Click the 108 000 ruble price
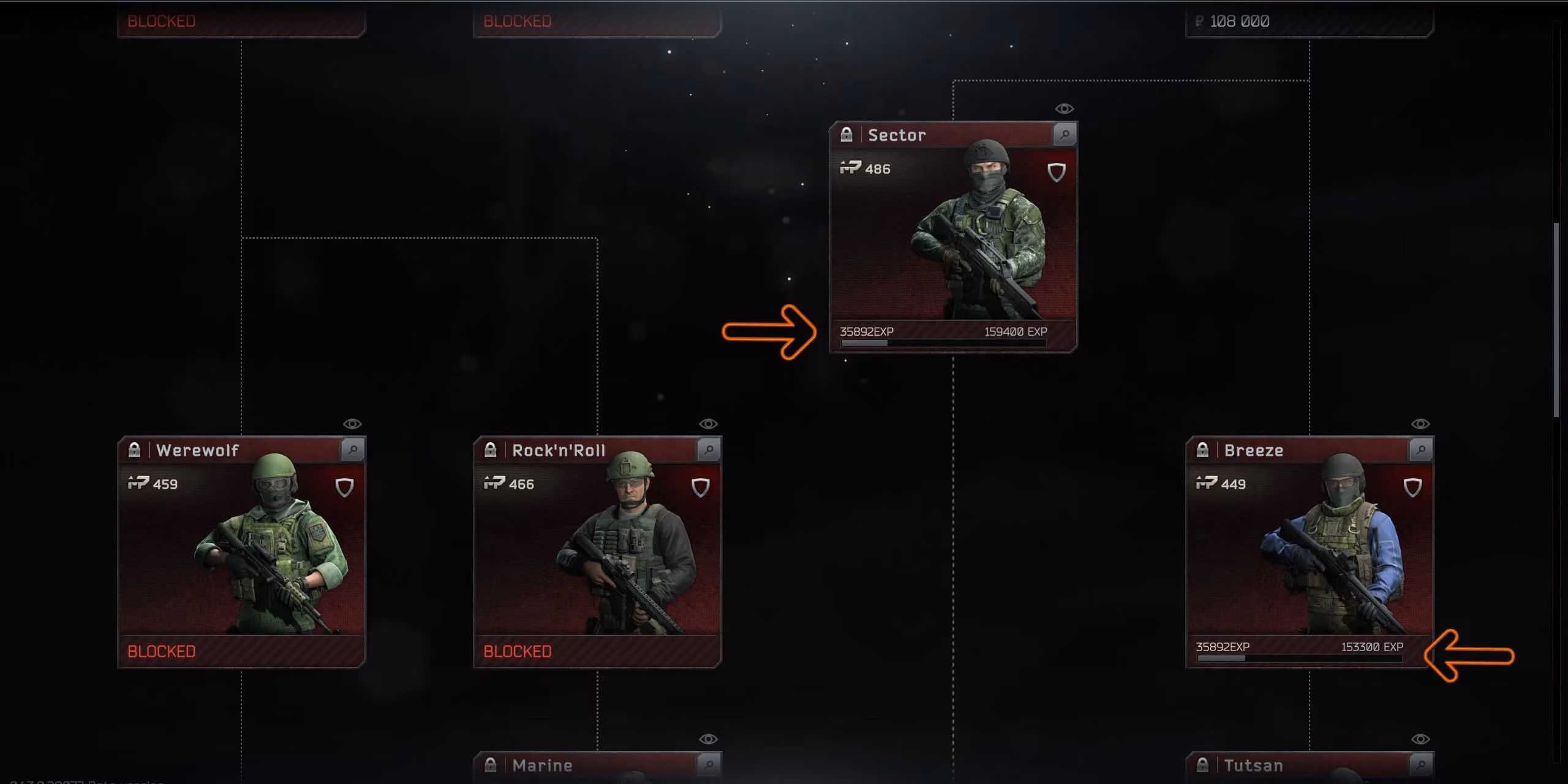This screenshot has width=1568, height=784. click(1241, 20)
